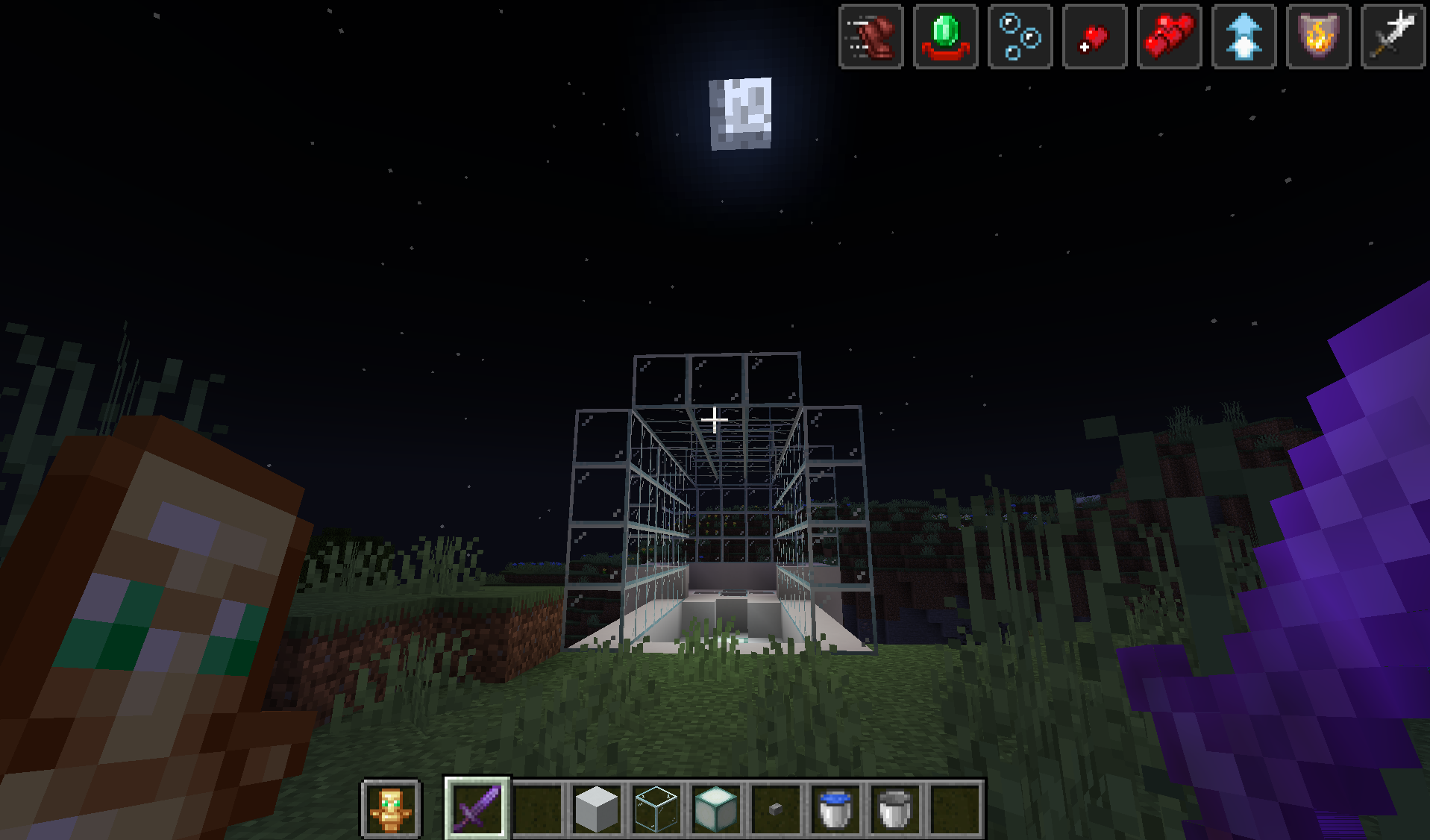
Task: Click the Speed boot effect icon
Action: point(871,37)
